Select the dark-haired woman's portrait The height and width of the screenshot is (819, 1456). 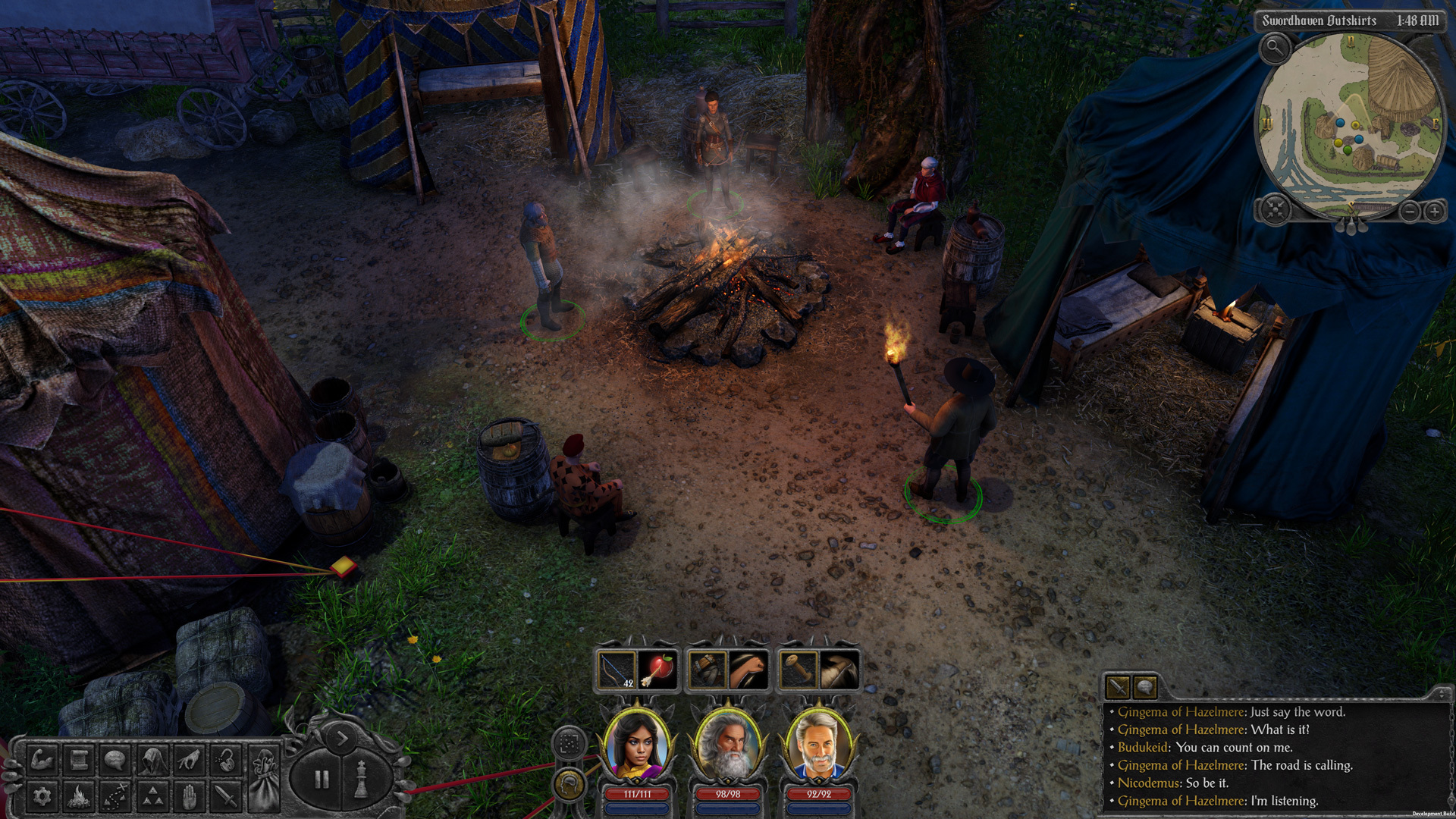point(637,747)
